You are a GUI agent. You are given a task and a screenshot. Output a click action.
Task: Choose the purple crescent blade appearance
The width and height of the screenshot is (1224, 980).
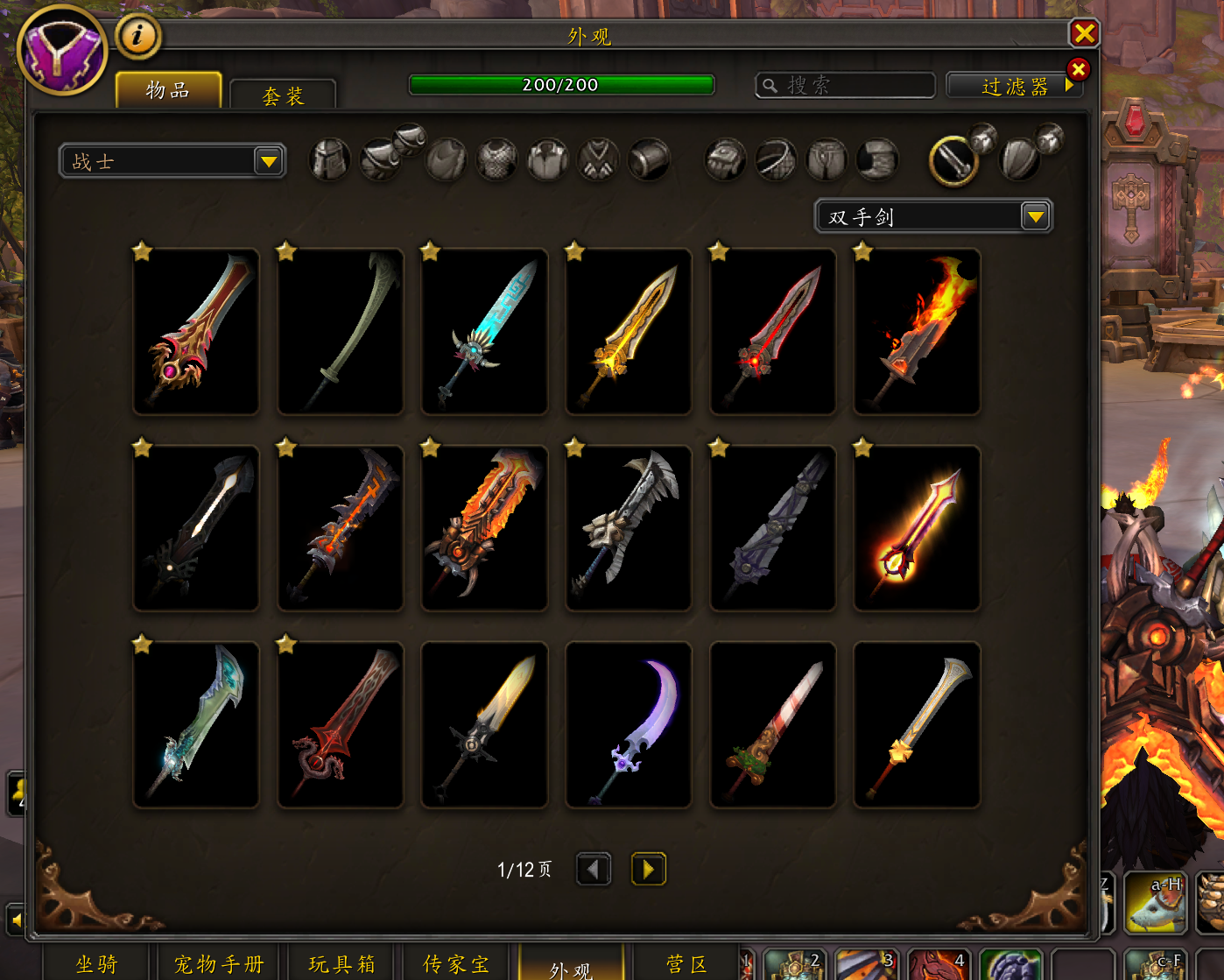[629, 724]
